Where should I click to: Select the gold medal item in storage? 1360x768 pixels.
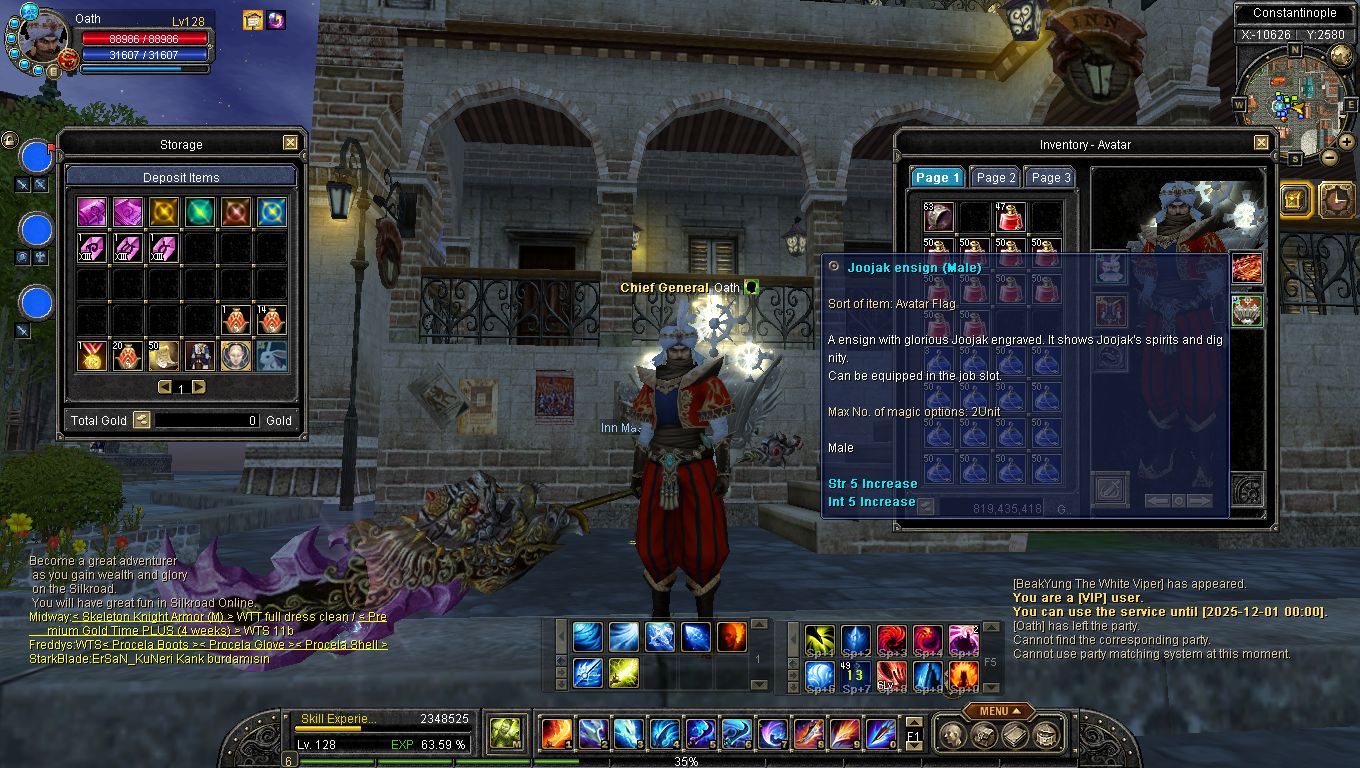click(x=92, y=355)
